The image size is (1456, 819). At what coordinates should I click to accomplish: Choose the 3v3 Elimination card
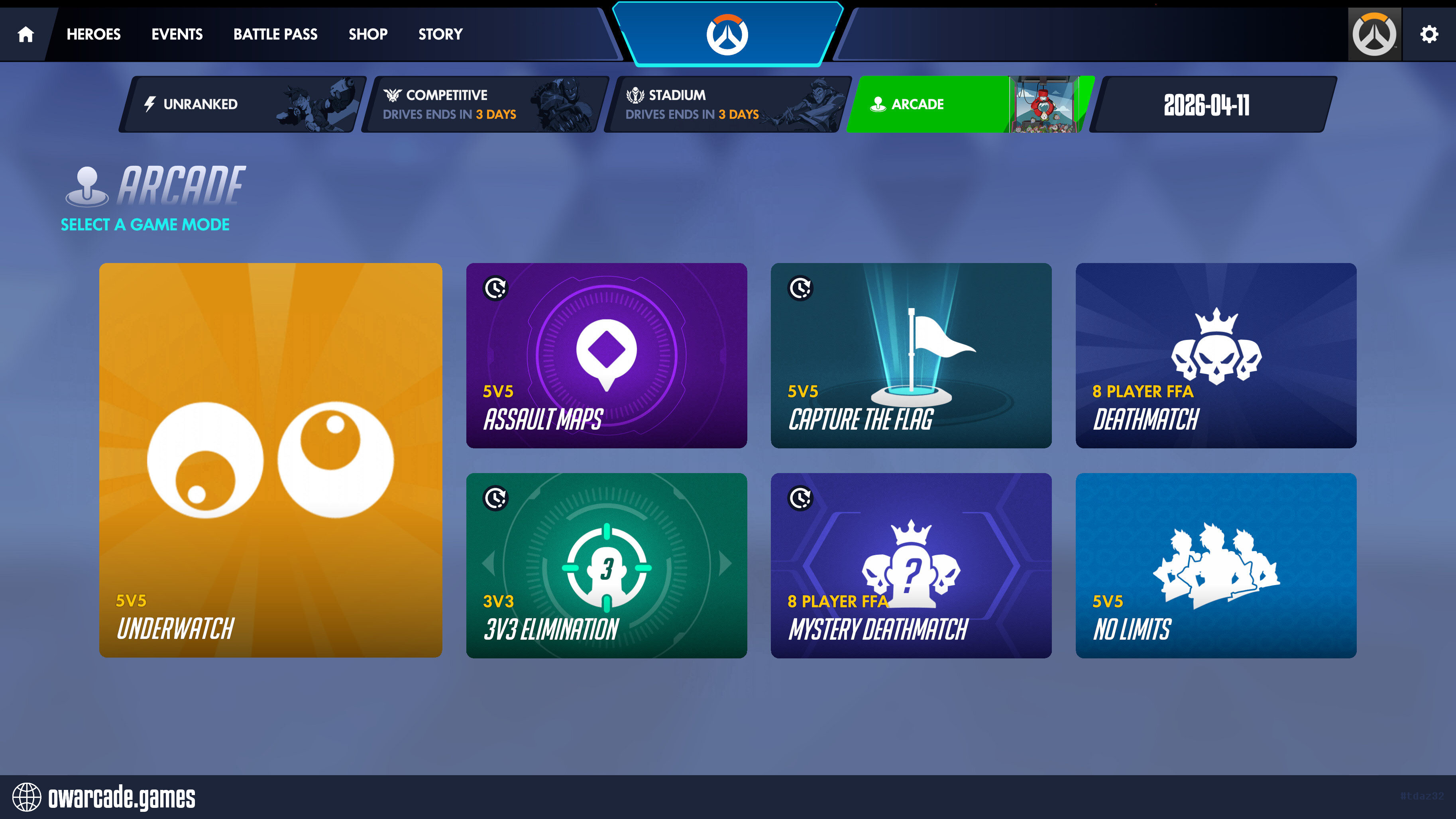pyautogui.click(x=607, y=566)
